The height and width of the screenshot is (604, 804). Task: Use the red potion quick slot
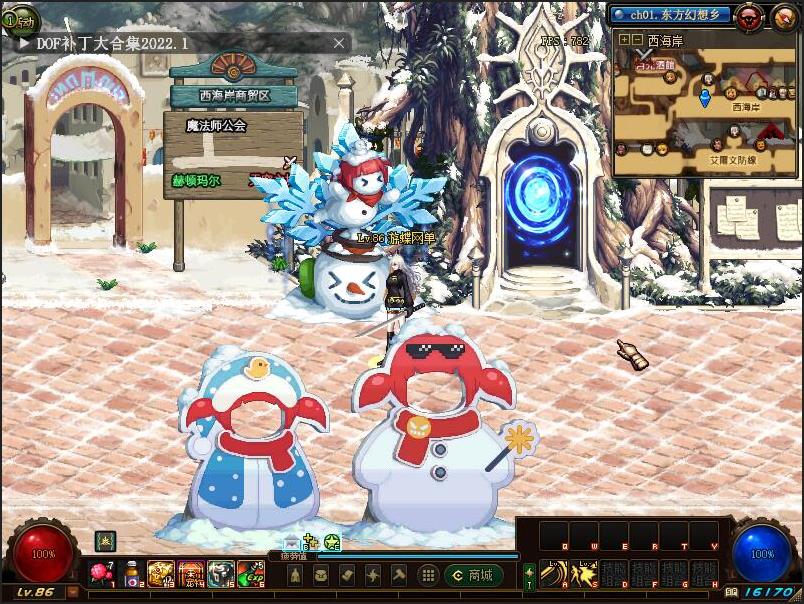coord(102,573)
